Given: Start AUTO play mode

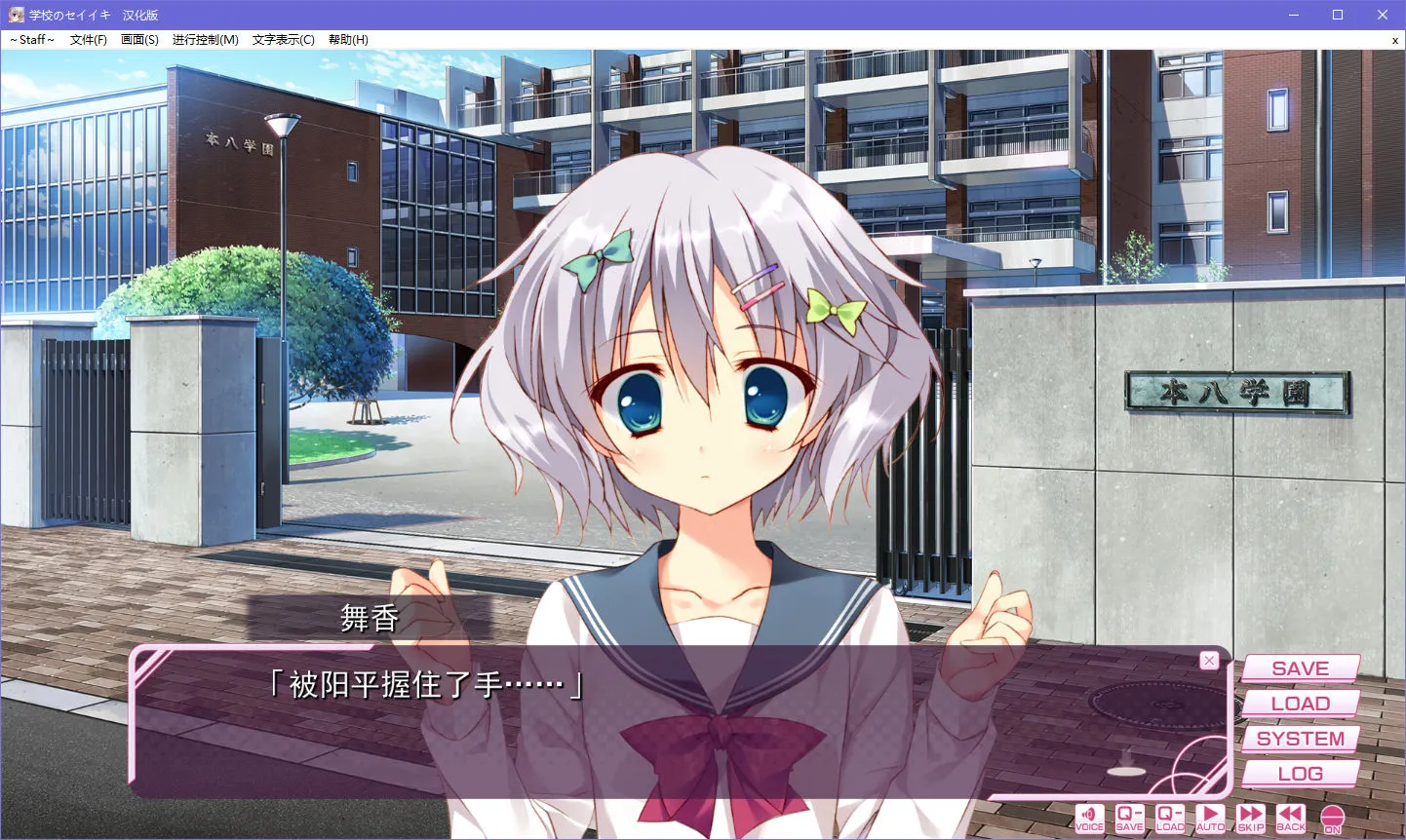Looking at the screenshot, I should (x=1210, y=818).
